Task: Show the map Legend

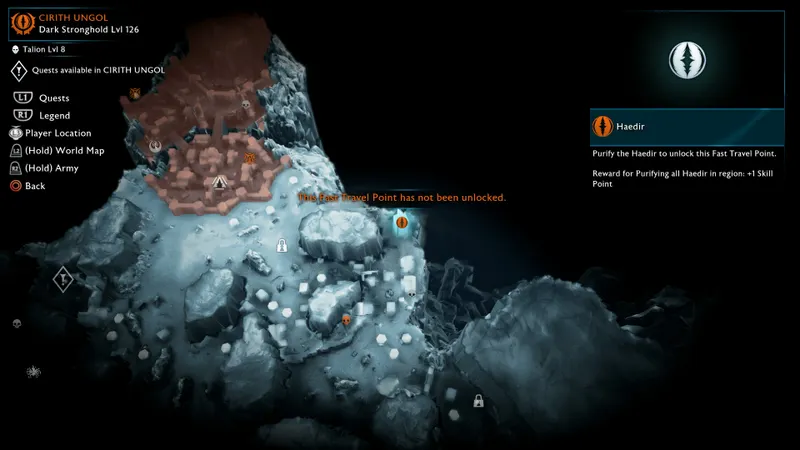Action: click(x=55, y=116)
